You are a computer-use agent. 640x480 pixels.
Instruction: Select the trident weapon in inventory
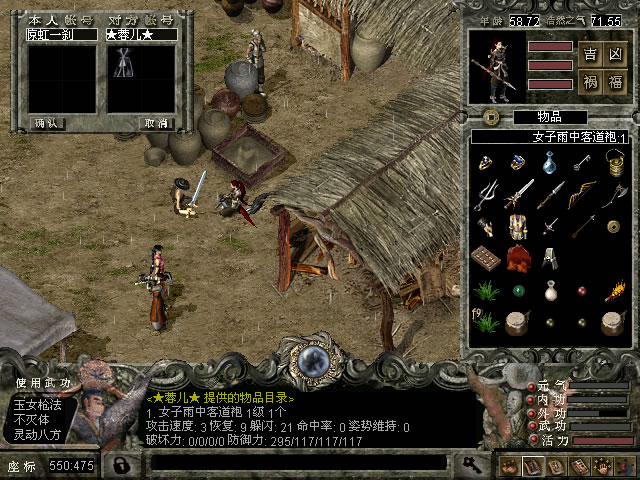pos(486,193)
